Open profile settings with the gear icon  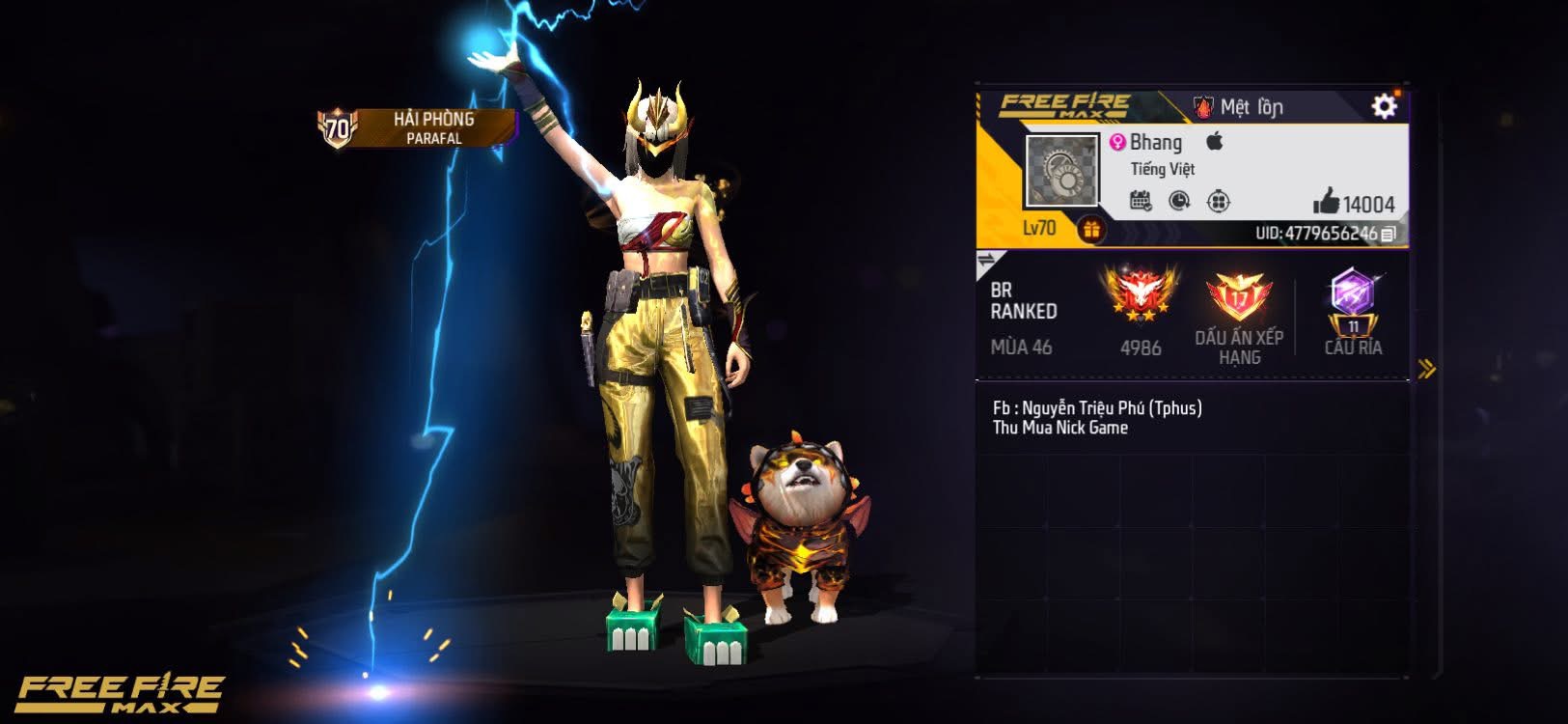(x=1384, y=106)
